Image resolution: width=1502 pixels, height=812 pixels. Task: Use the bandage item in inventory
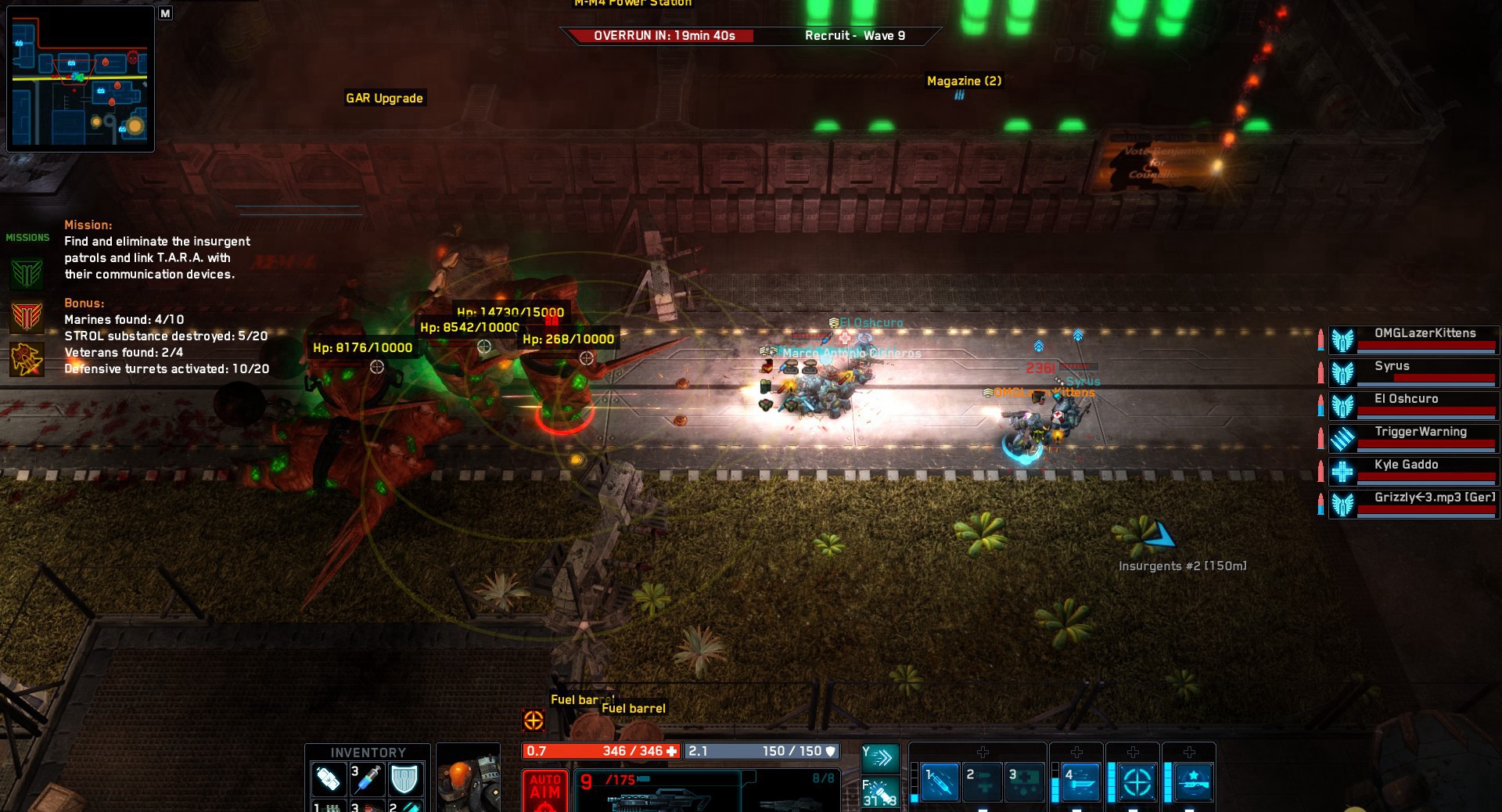[328, 778]
